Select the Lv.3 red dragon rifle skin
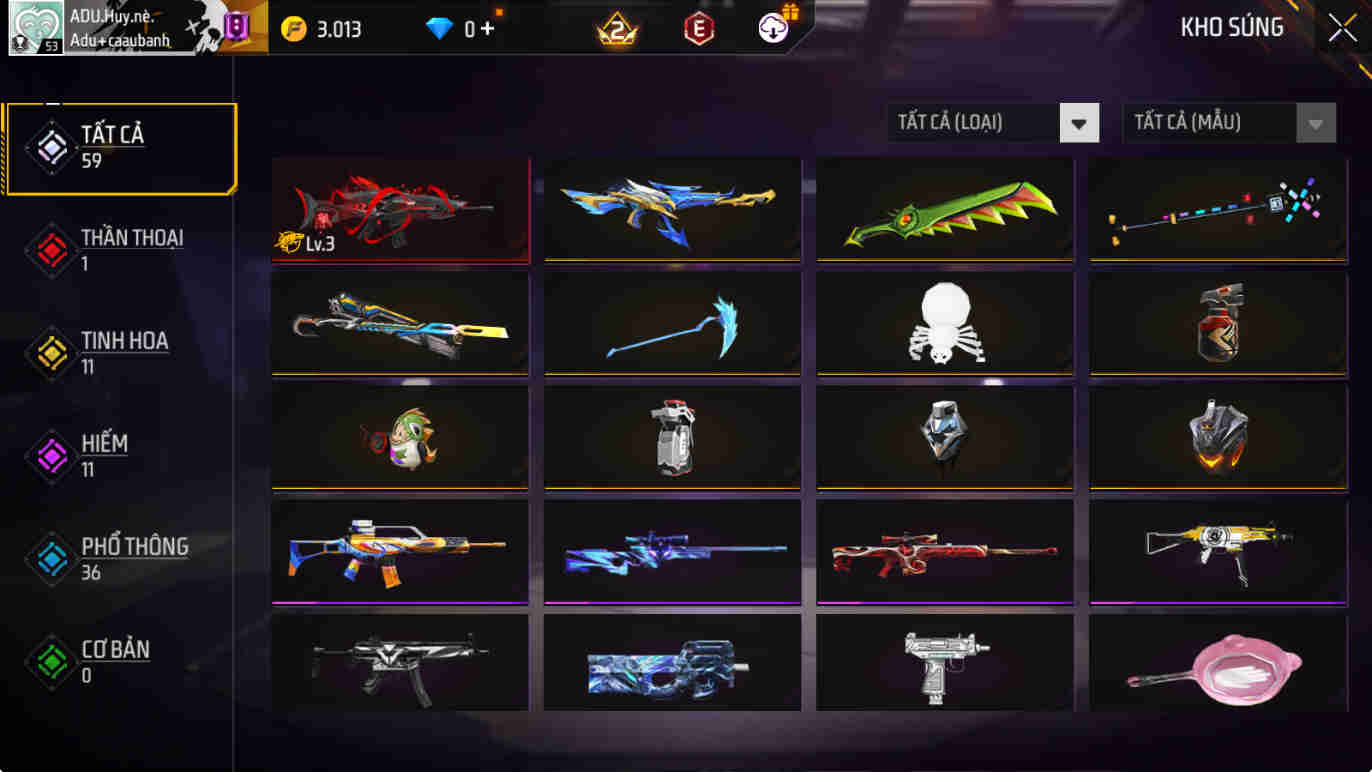Viewport: 1372px width, 772px height. point(399,209)
